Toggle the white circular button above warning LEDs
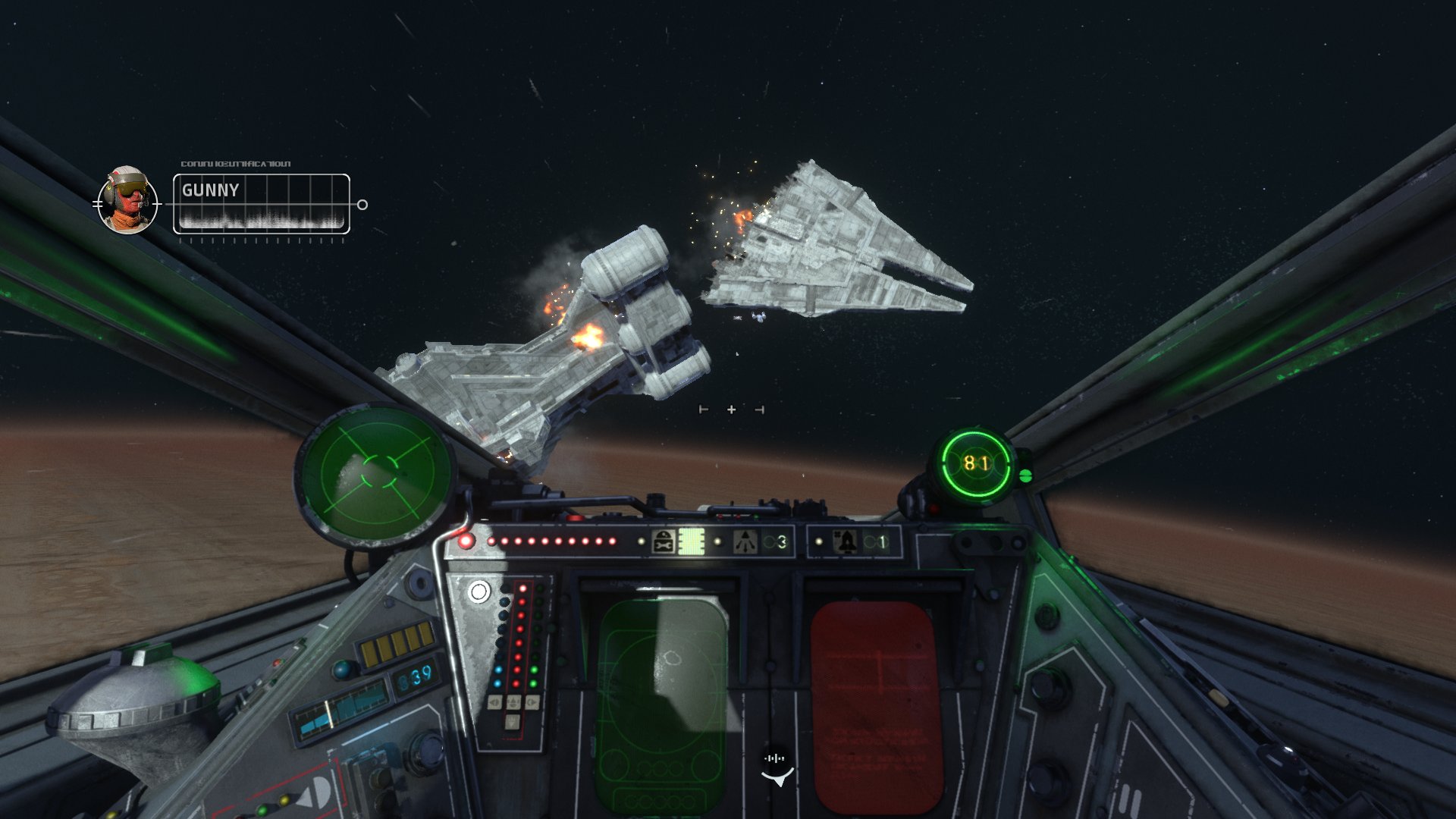This screenshot has width=1456, height=819. [479, 592]
